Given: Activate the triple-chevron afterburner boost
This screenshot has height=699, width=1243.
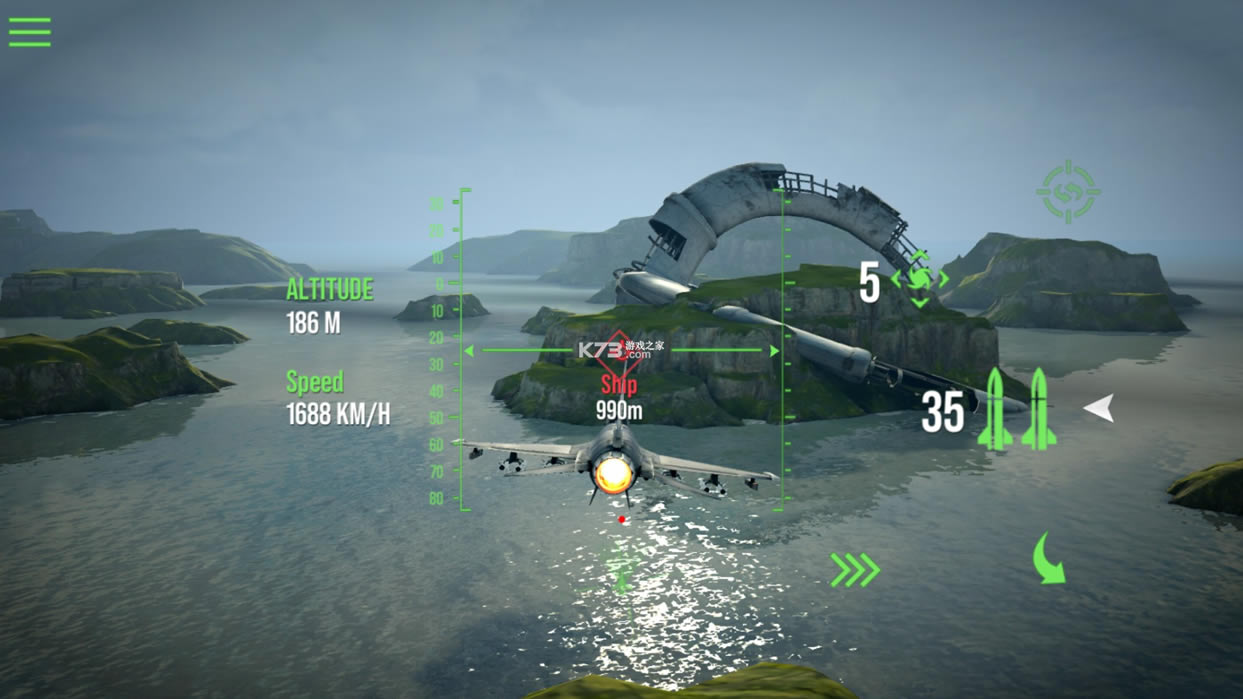Looking at the screenshot, I should tap(855, 570).
